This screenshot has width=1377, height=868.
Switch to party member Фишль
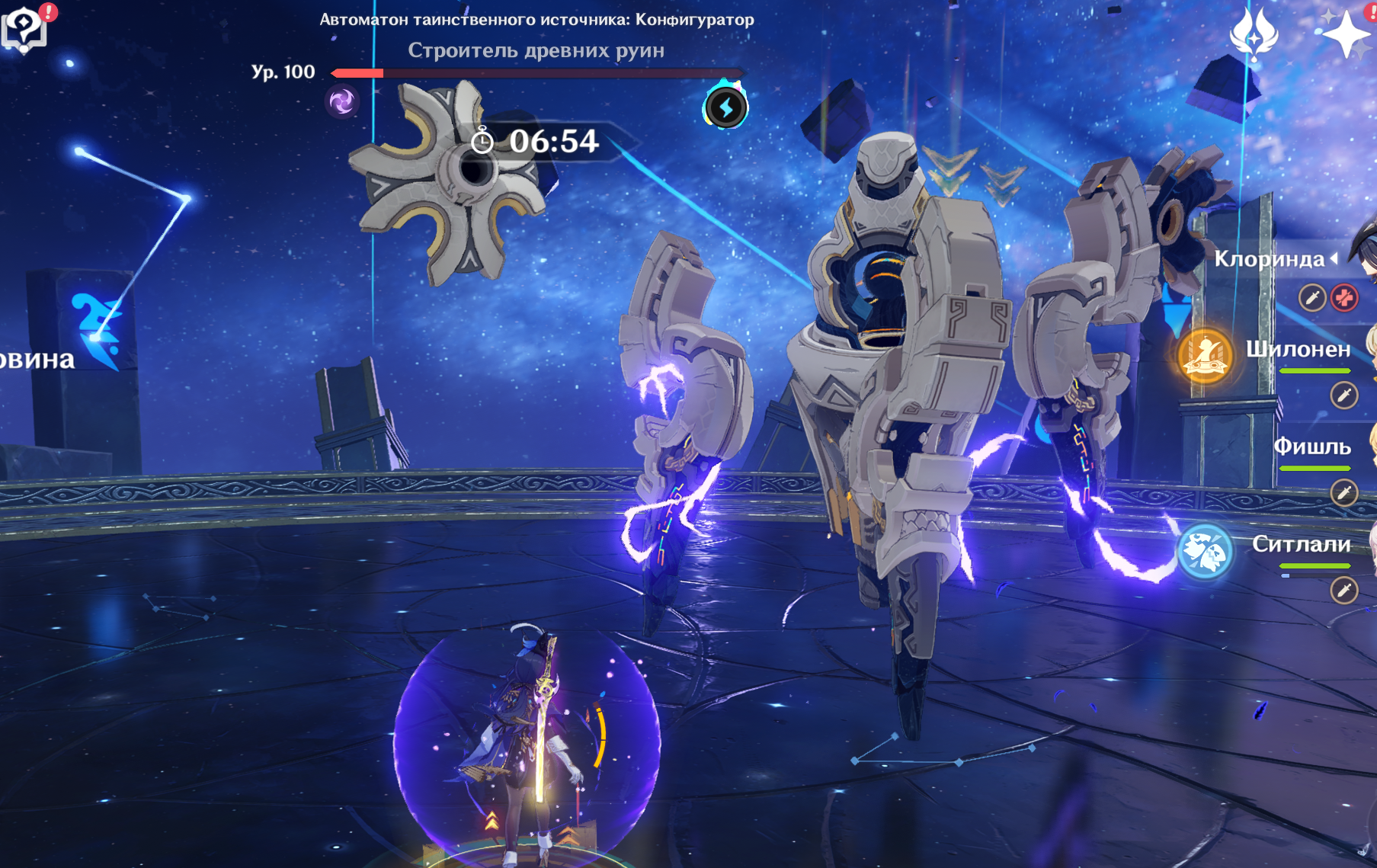[x=1311, y=447]
